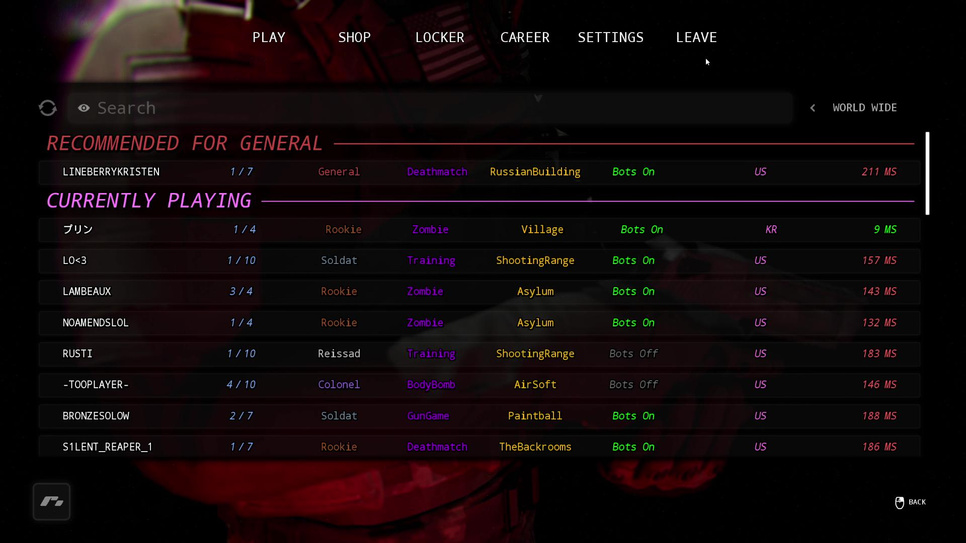Viewport: 966px width, 543px height.
Task: Focus the server Search field
Action: [430, 108]
